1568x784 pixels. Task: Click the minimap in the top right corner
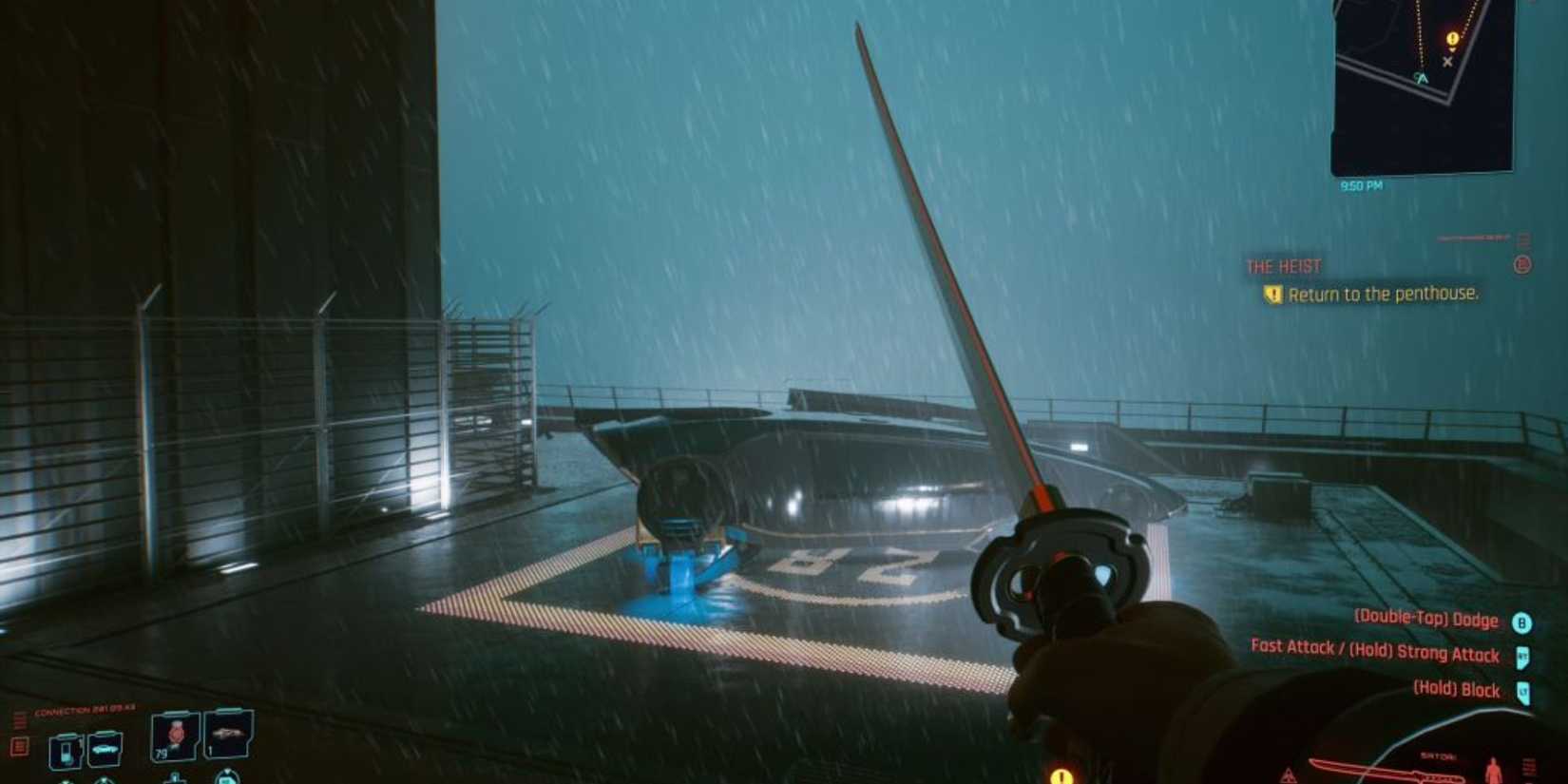tap(1421, 86)
